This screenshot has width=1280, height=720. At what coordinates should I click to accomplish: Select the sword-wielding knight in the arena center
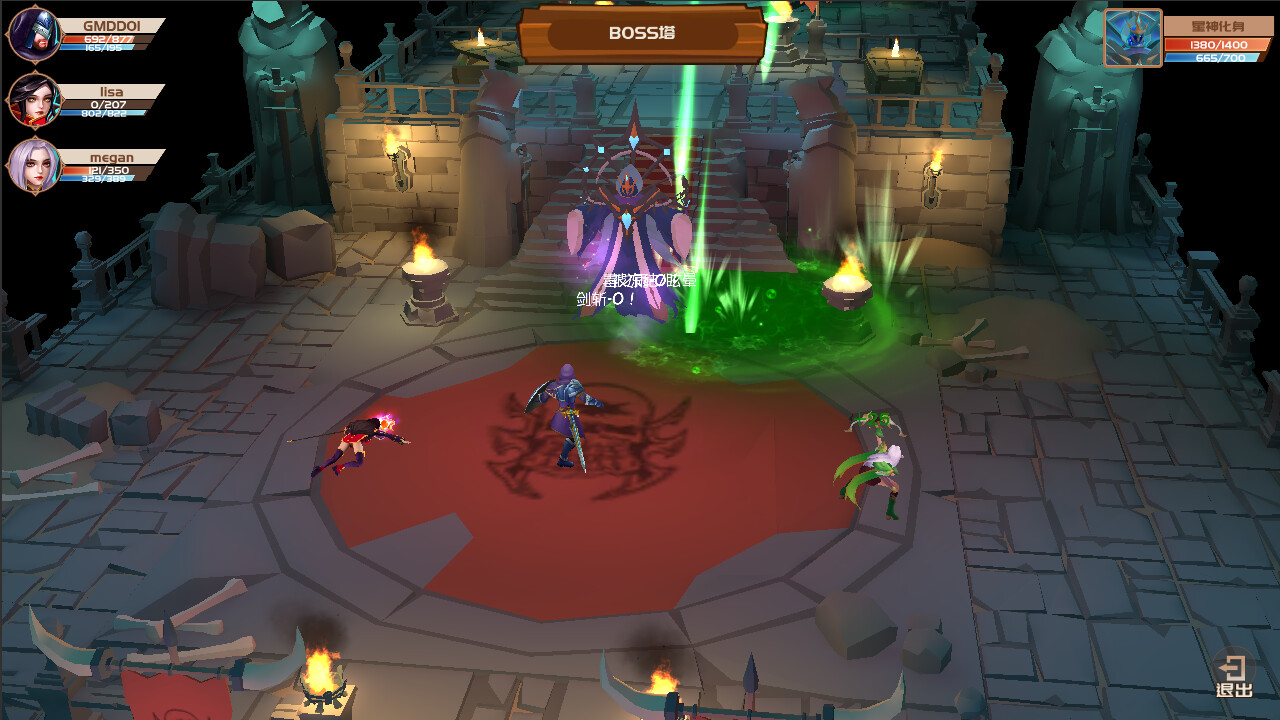565,420
